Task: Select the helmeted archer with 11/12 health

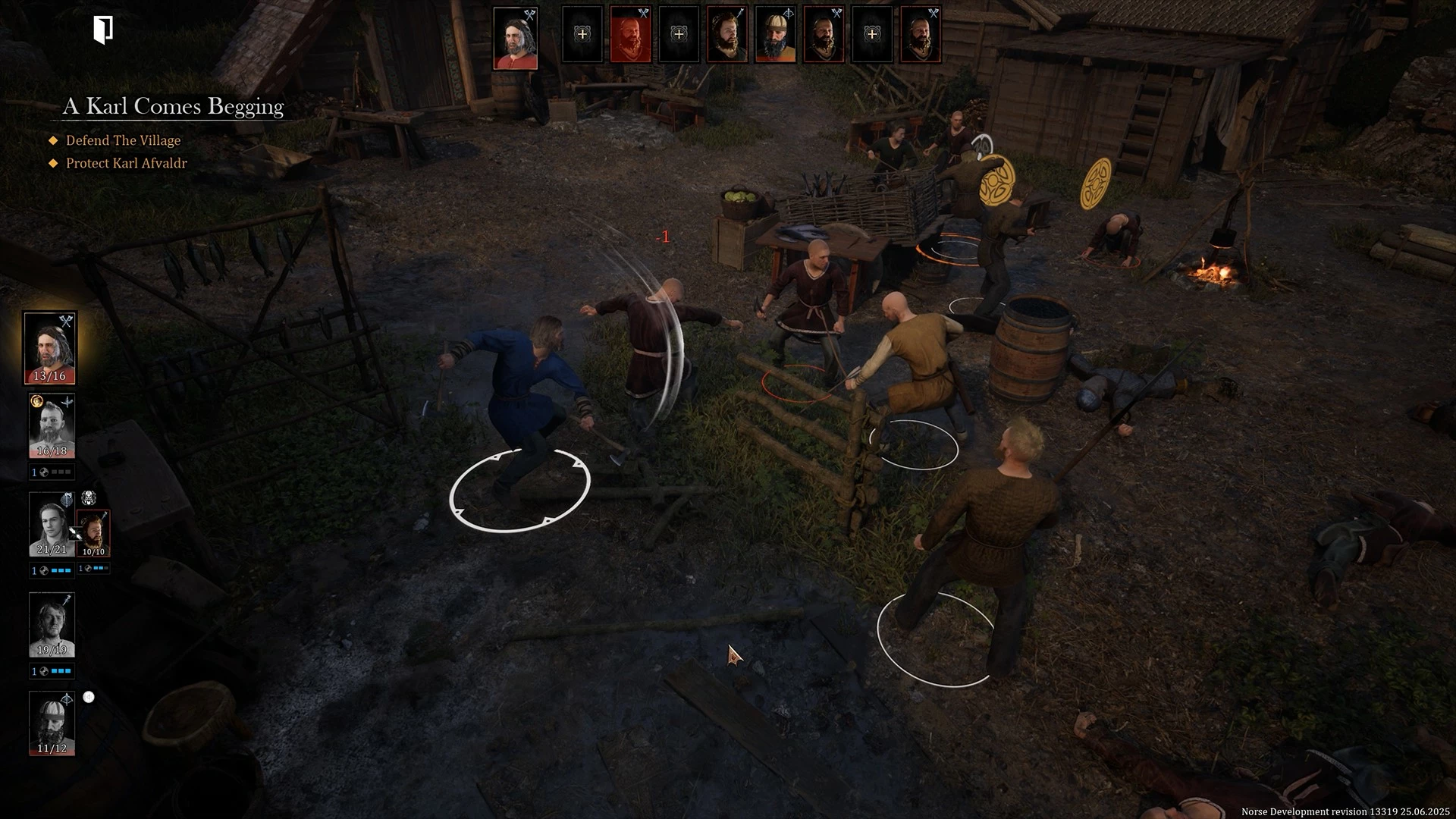Action: click(x=52, y=723)
